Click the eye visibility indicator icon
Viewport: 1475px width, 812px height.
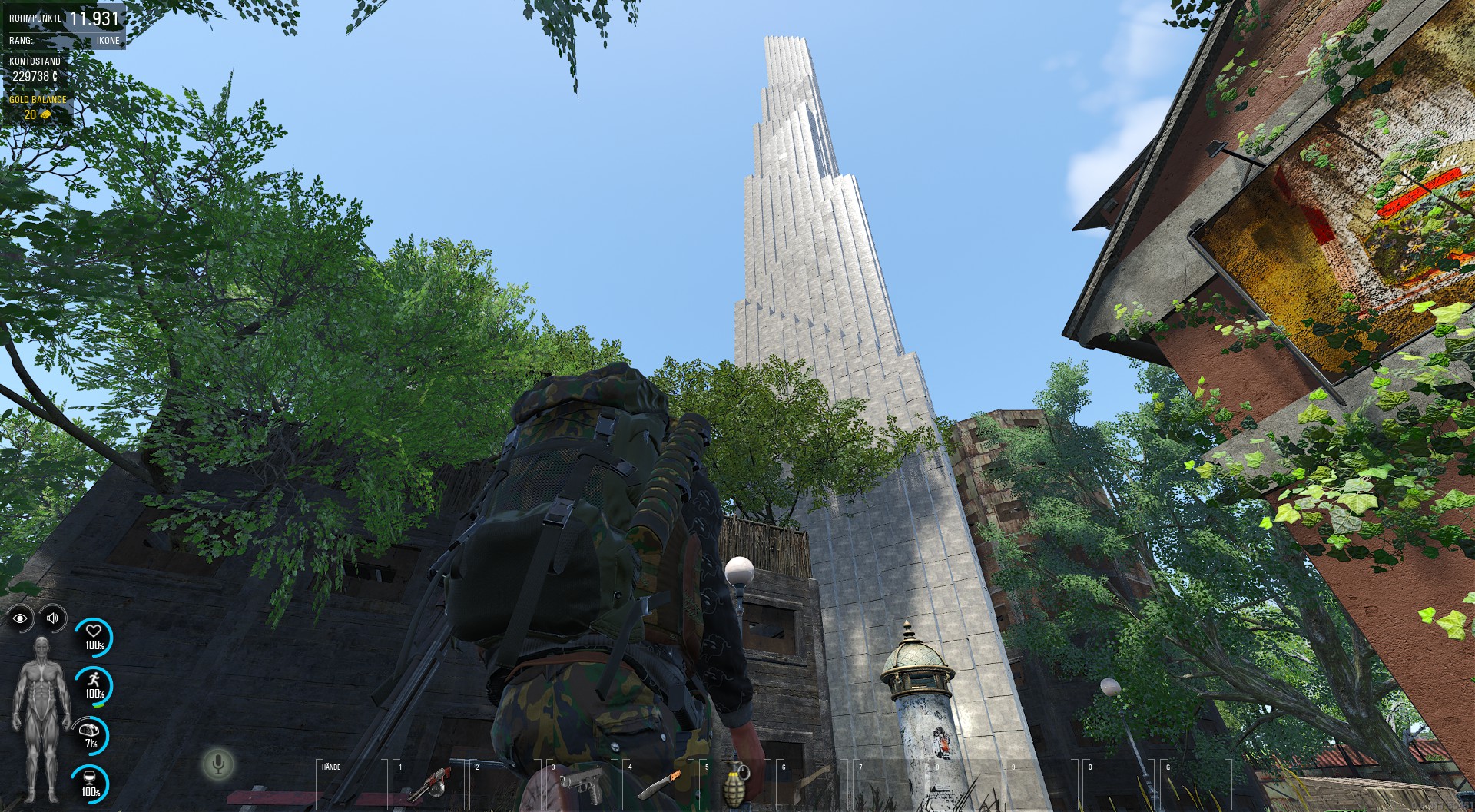pyautogui.click(x=21, y=618)
